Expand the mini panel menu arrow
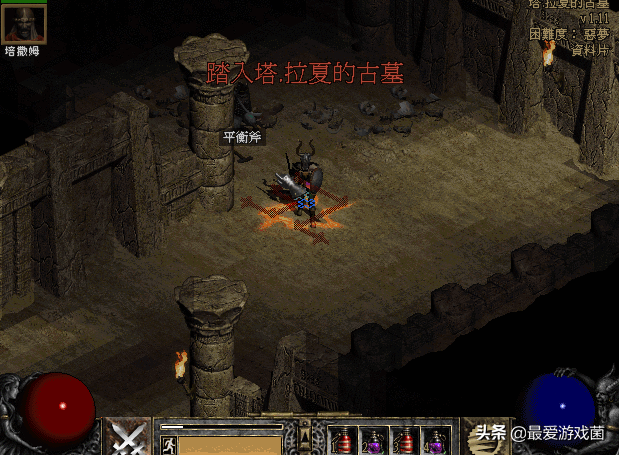This screenshot has height=455, width=619. [306, 434]
